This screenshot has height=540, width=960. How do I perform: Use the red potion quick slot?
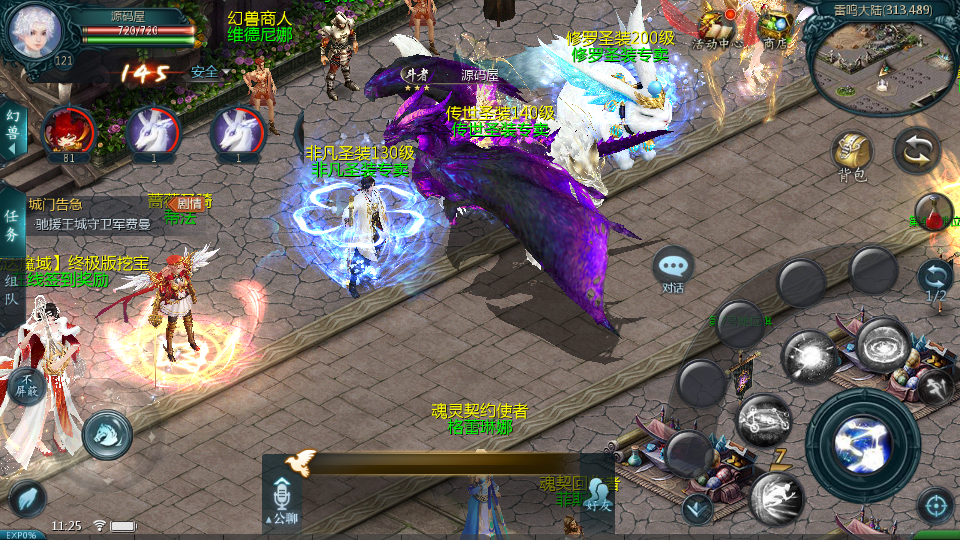pyautogui.click(x=933, y=212)
